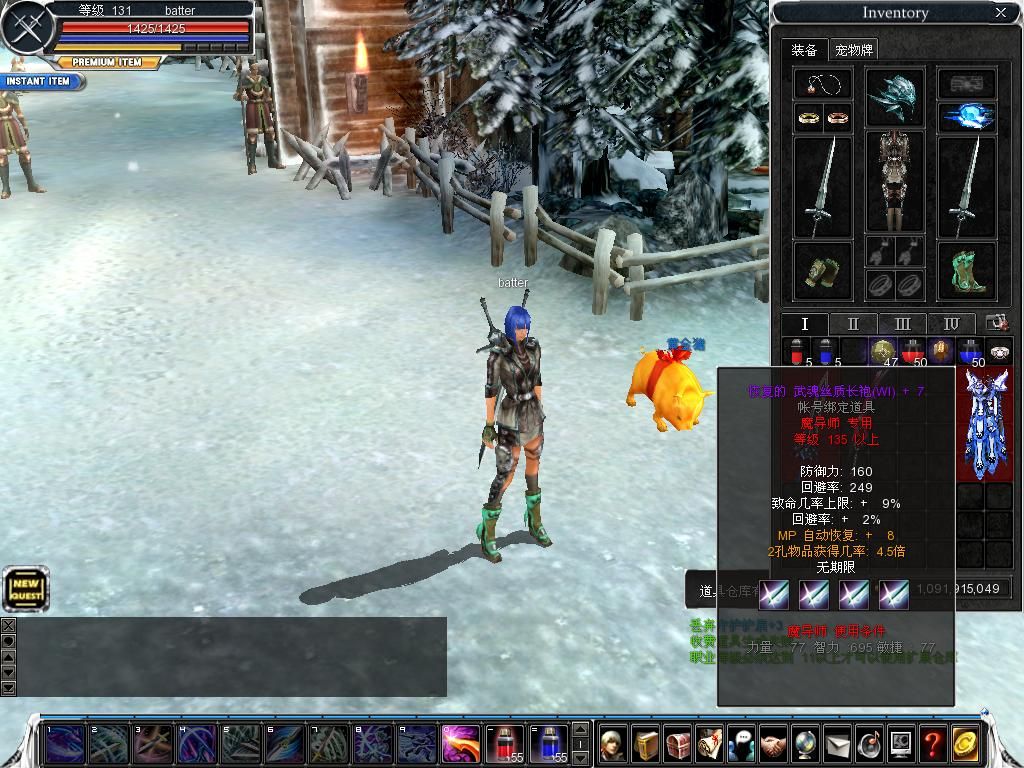Select the equipped necklace slot
The image size is (1024, 768).
pyautogui.click(x=823, y=84)
